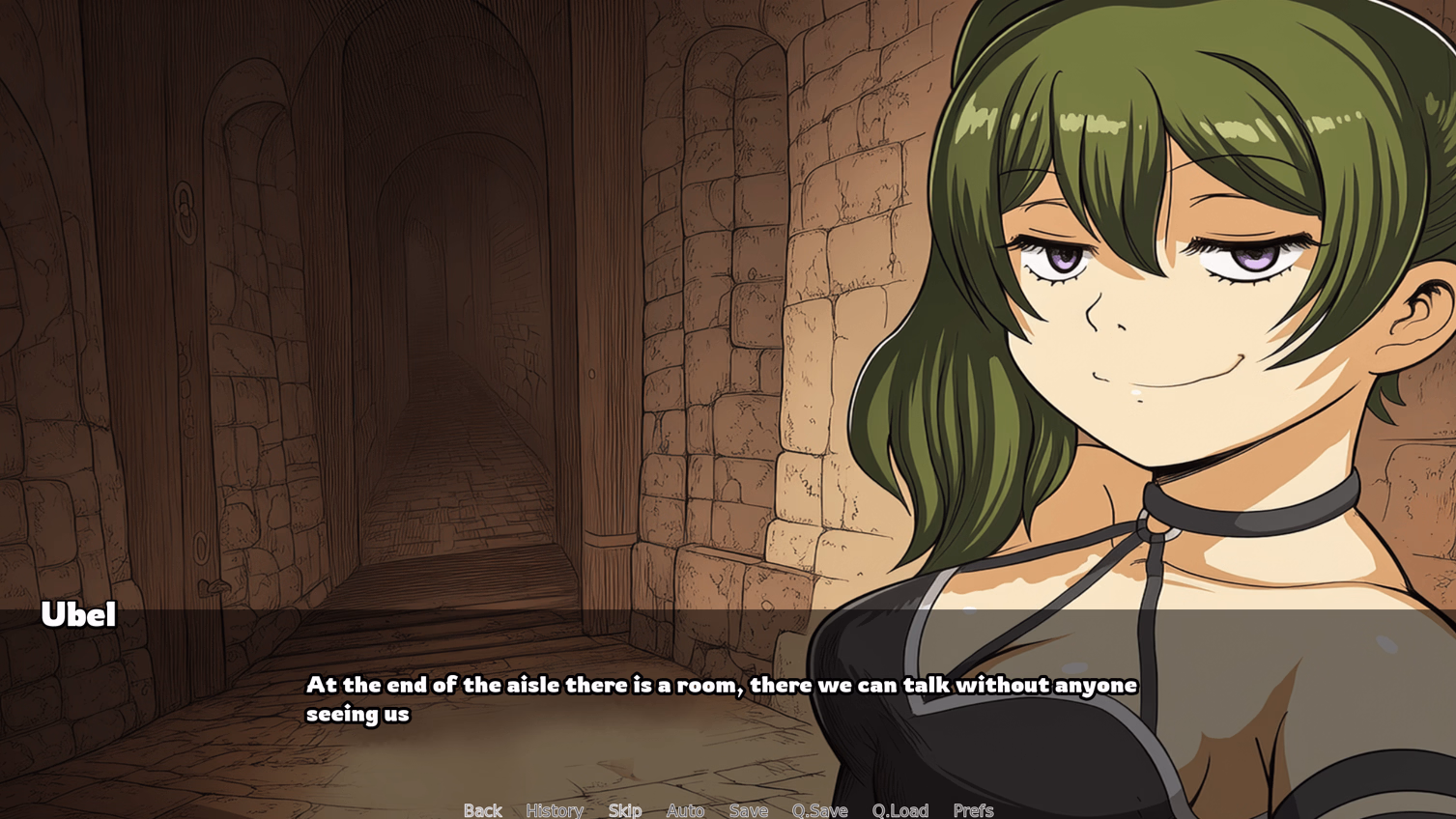Click the Skip label in the quick menu
The width and height of the screenshot is (1456, 819).
coord(624,810)
